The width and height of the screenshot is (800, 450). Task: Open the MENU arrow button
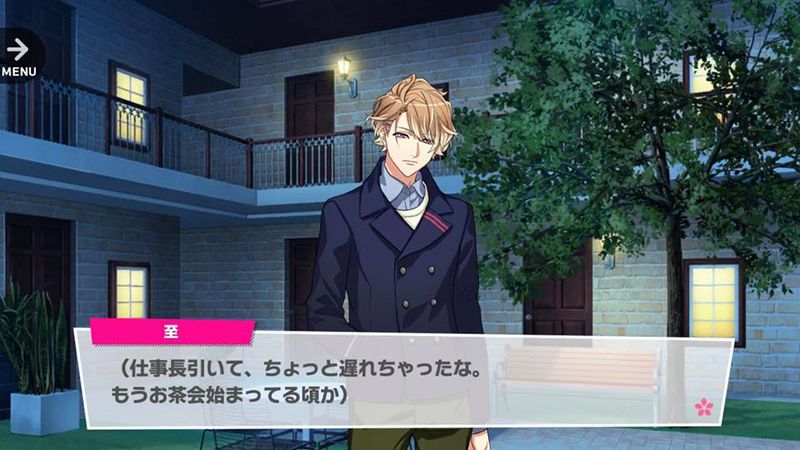point(18,54)
